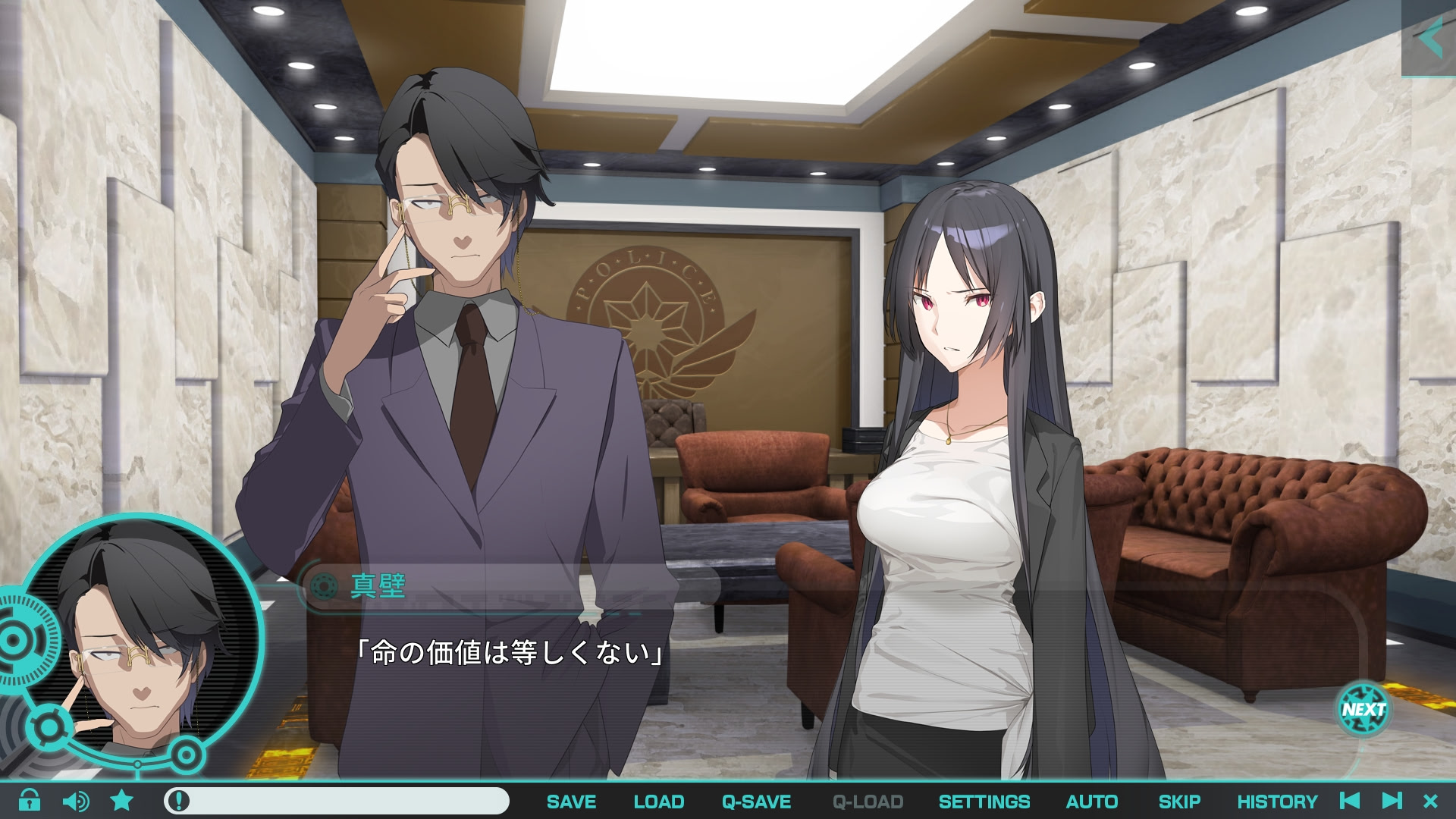This screenshot has width=1456, height=819.
Task: Jump back with the previous-scene arrow
Action: pos(1350,801)
